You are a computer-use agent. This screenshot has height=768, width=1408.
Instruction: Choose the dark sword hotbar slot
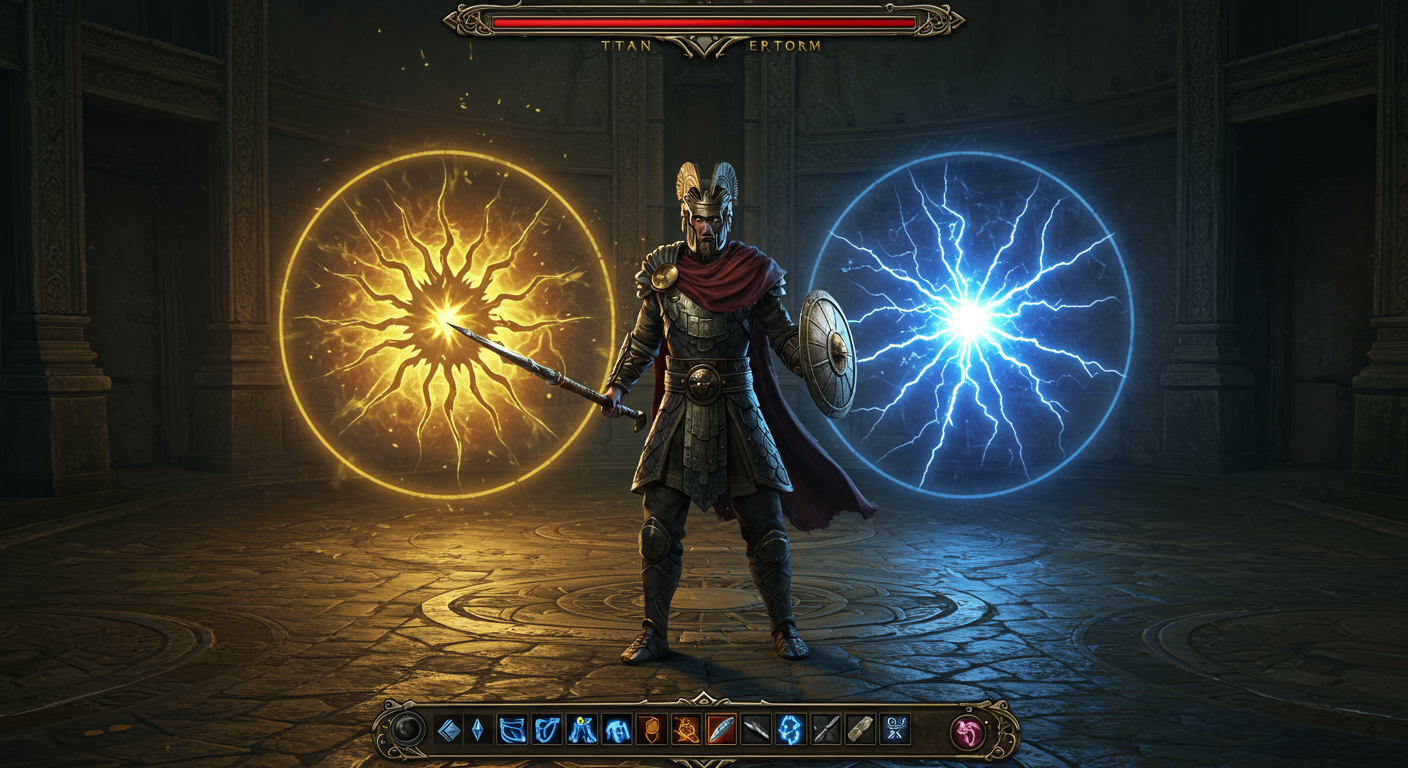[x=825, y=730]
